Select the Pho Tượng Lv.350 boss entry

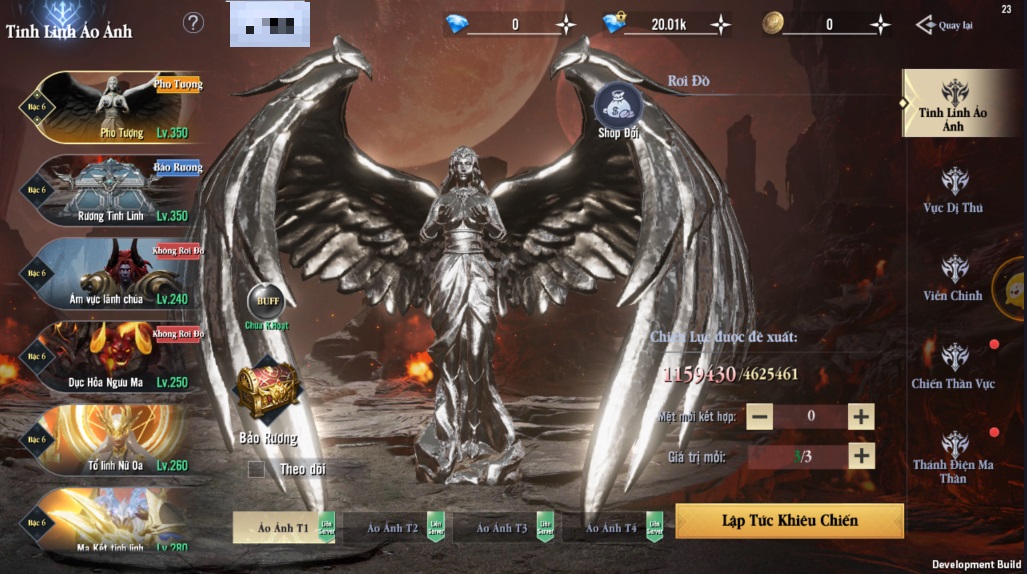point(112,108)
